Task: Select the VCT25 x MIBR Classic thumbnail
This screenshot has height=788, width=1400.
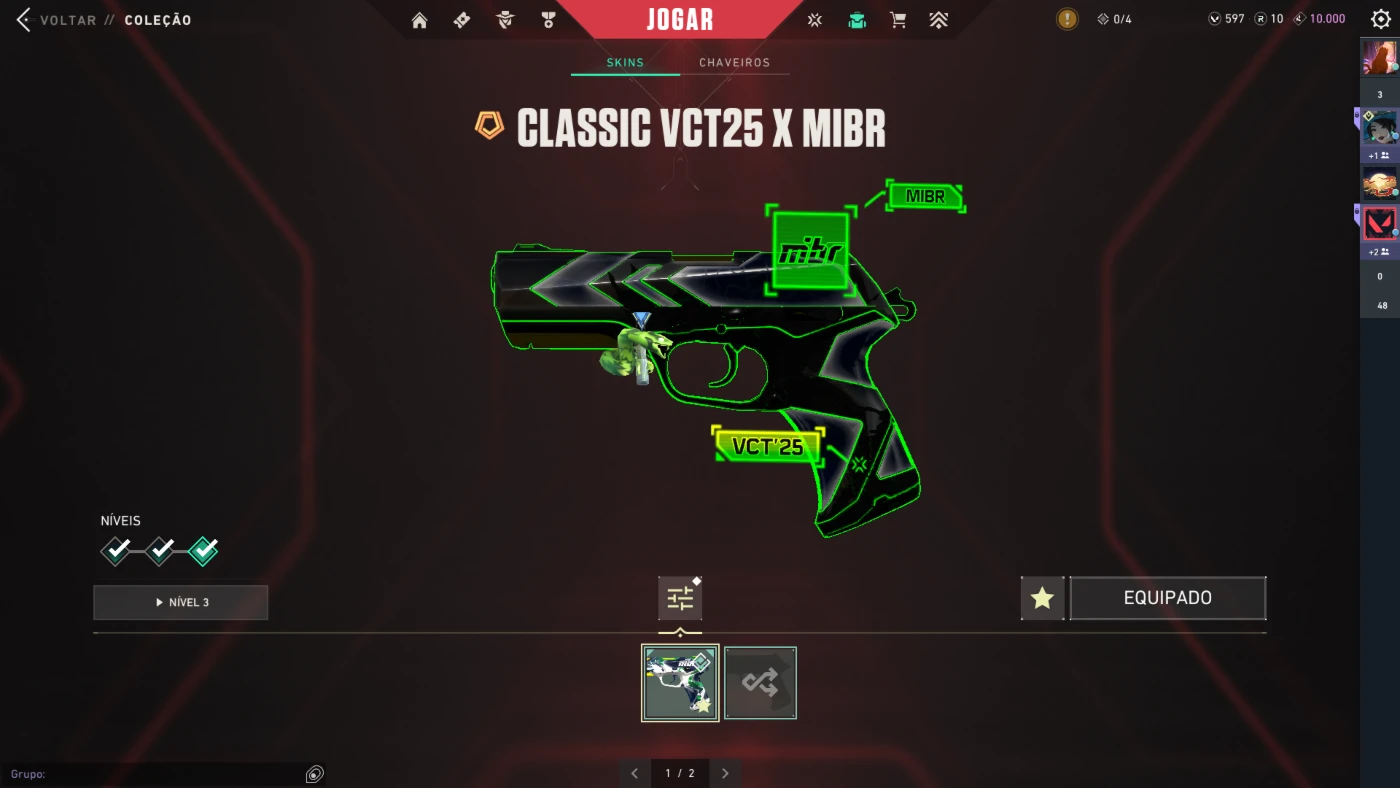Action: pos(680,683)
